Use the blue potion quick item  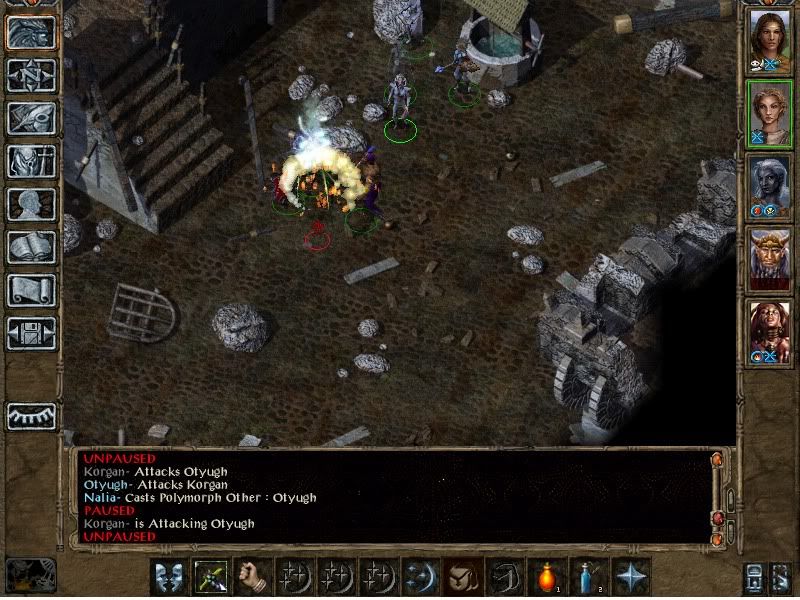point(588,578)
